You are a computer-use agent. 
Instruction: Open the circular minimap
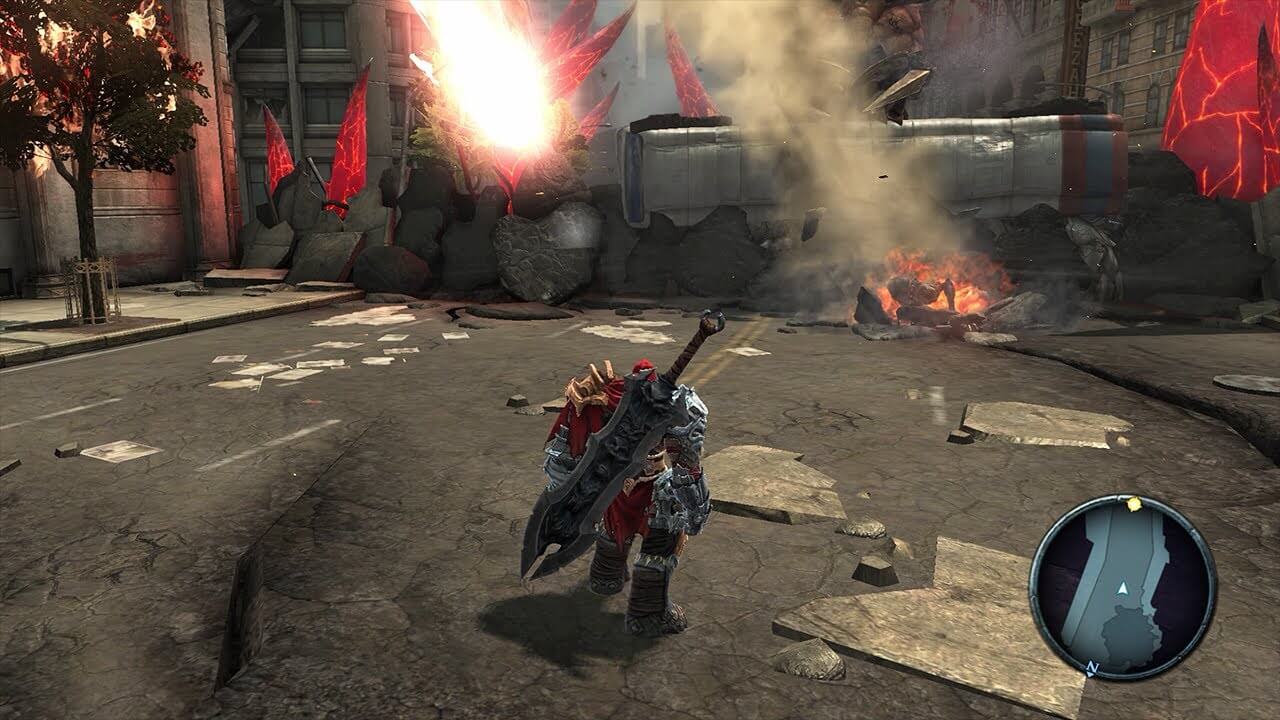[x=1122, y=587]
